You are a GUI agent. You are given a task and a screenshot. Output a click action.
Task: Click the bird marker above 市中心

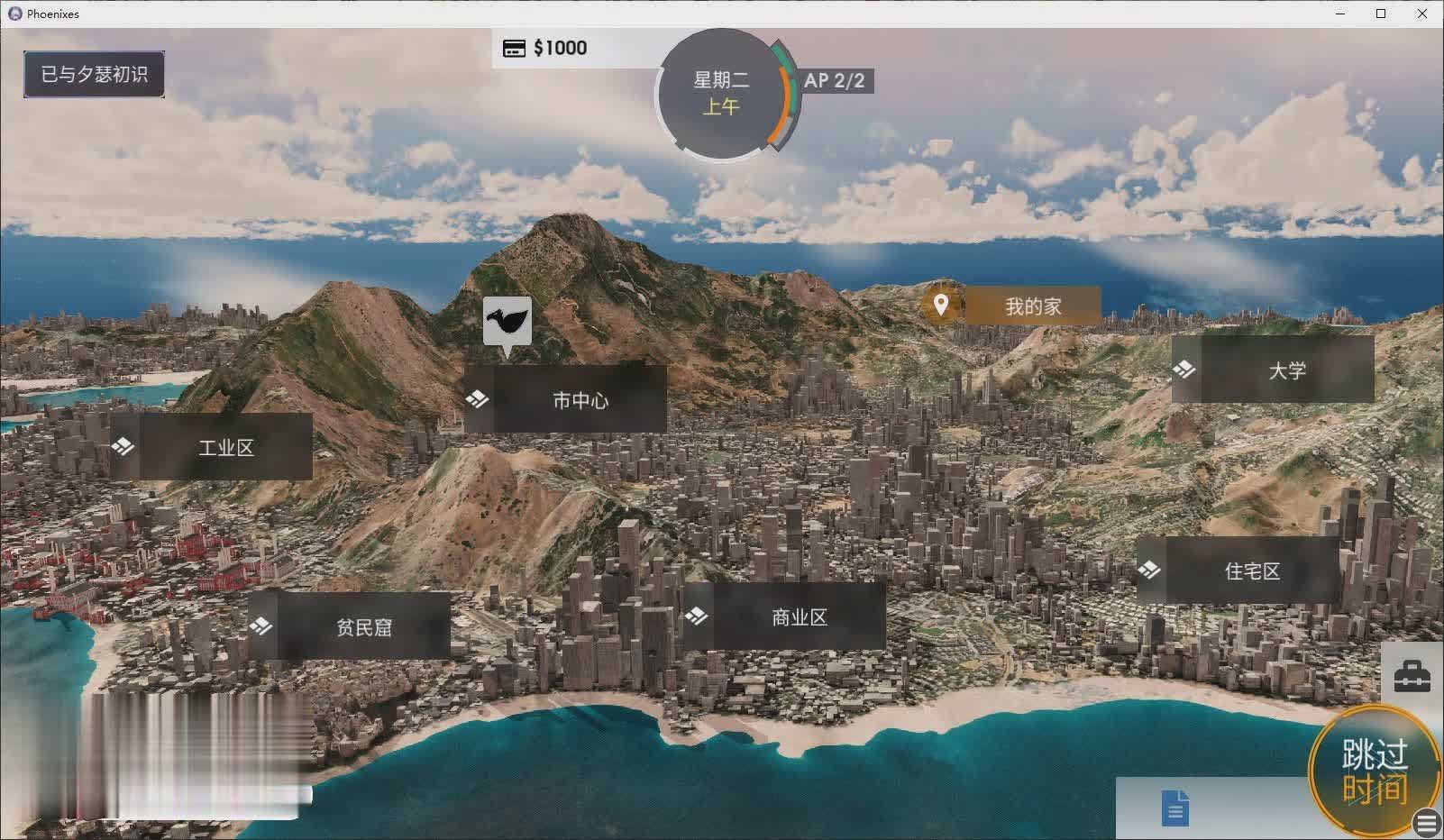[x=506, y=322]
